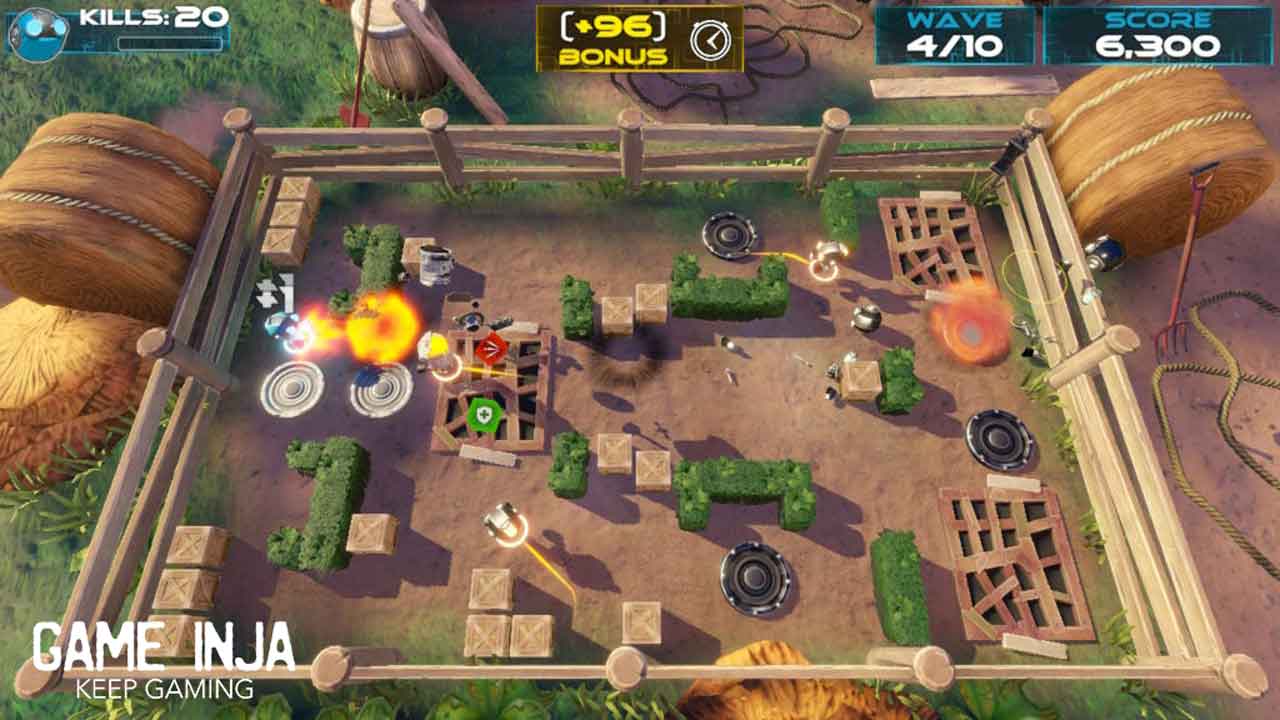Select the bonus timer clock icon
The height and width of the screenshot is (720, 1280).
coord(710,39)
